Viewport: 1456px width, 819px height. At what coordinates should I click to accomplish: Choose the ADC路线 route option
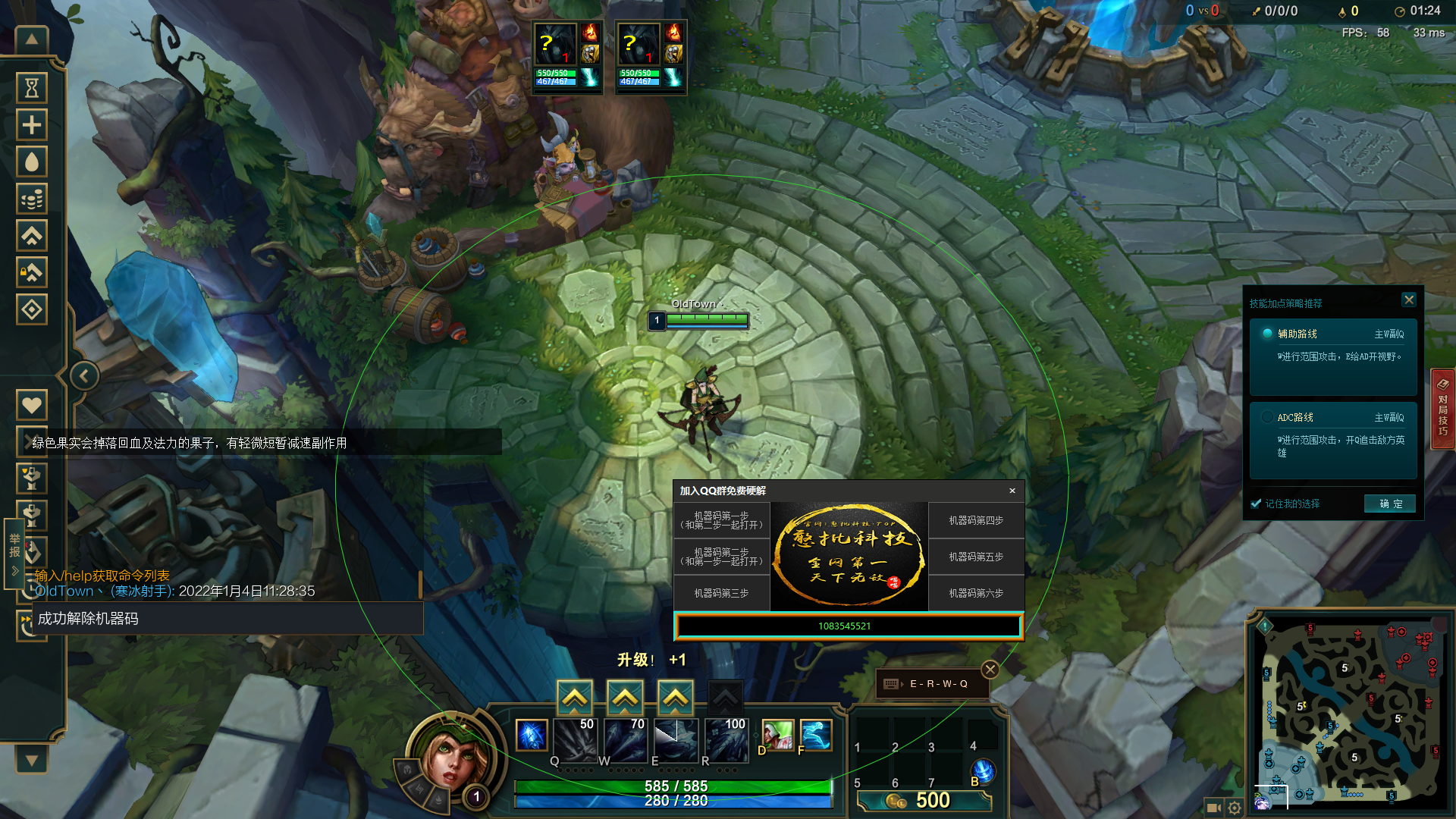pyautogui.click(x=1267, y=417)
